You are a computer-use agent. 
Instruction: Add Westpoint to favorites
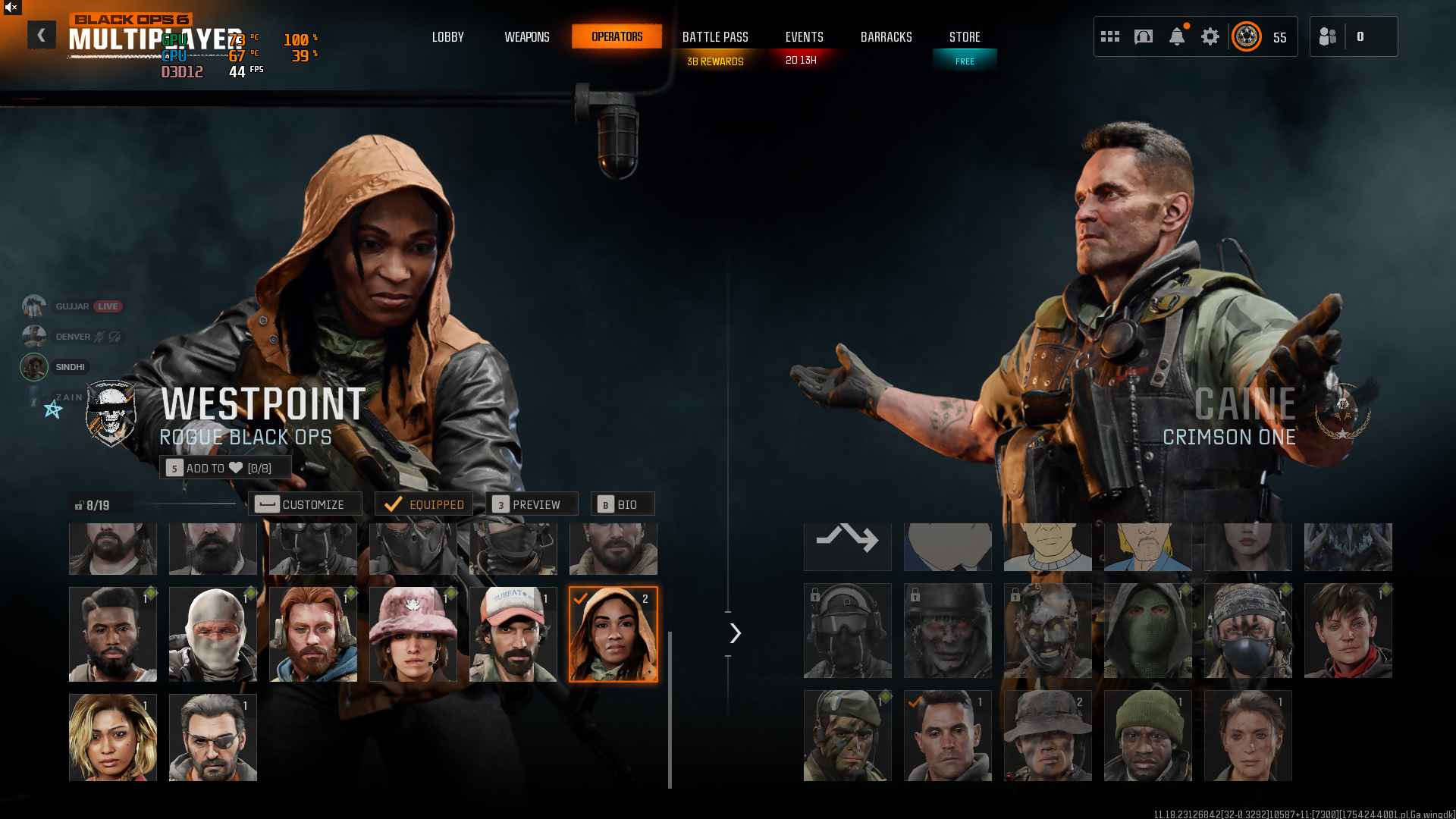click(x=225, y=468)
